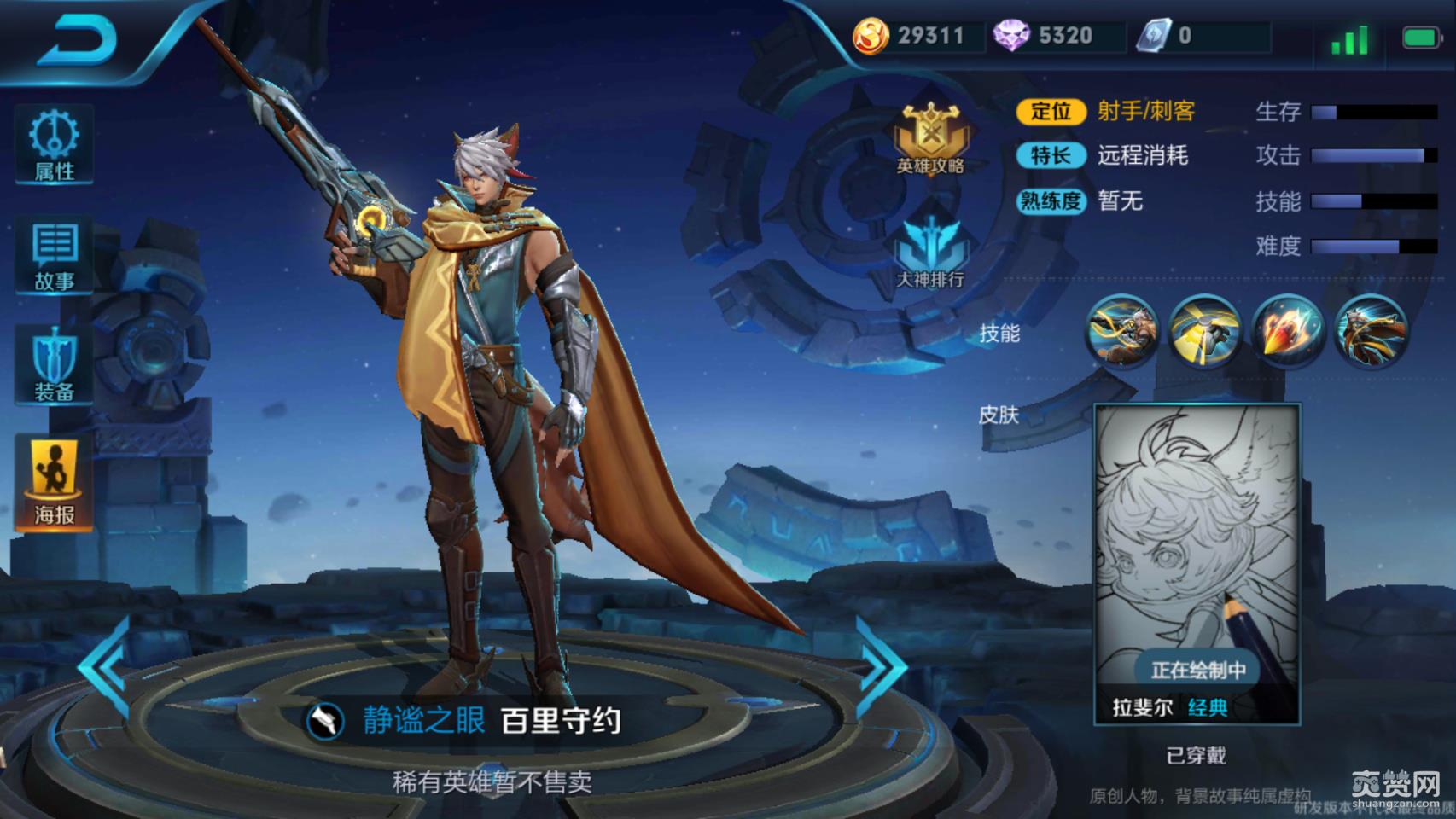Select the first skill icon with rifle hero
This screenshot has height=819, width=1456.
coord(1121,331)
